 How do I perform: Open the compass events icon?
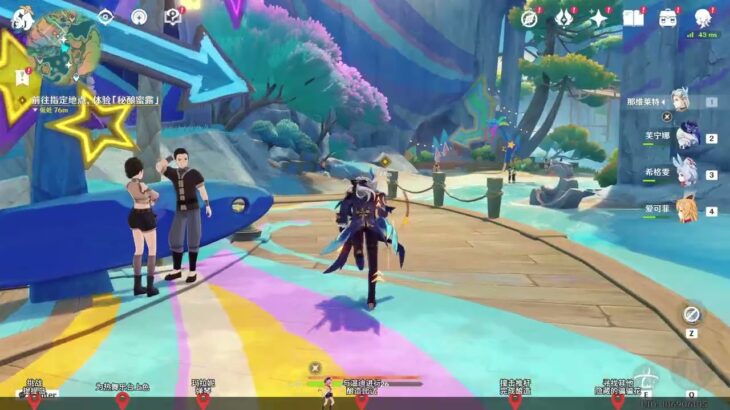pyautogui.click(x=530, y=17)
